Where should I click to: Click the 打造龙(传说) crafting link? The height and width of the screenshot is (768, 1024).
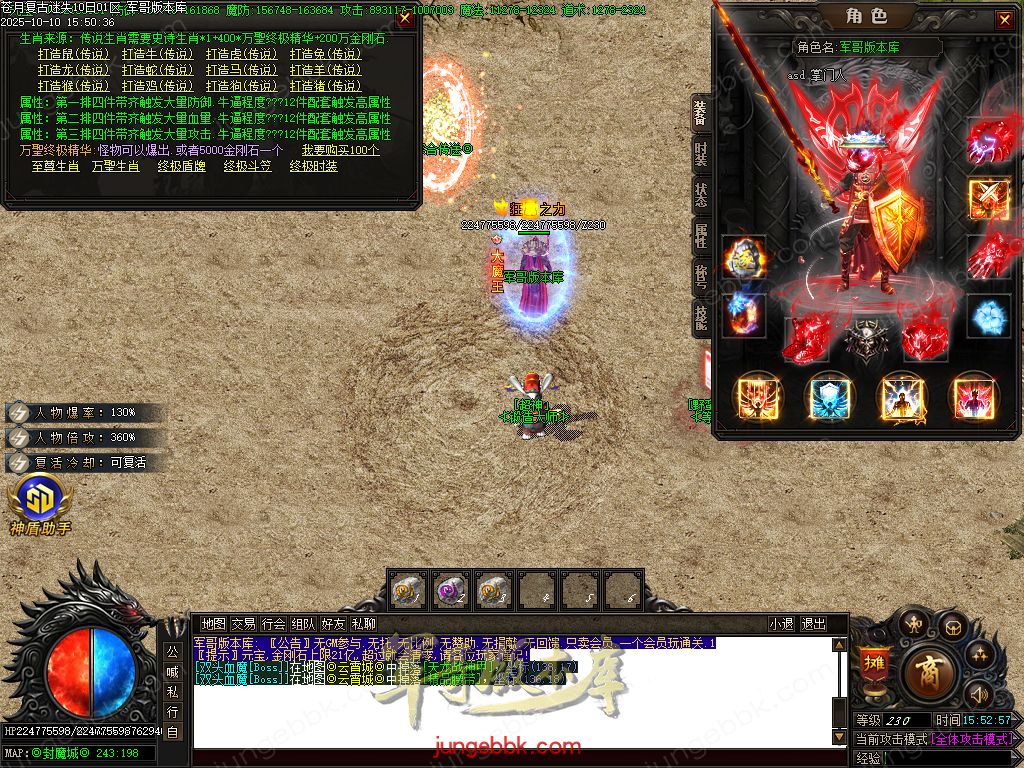click(x=73, y=70)
